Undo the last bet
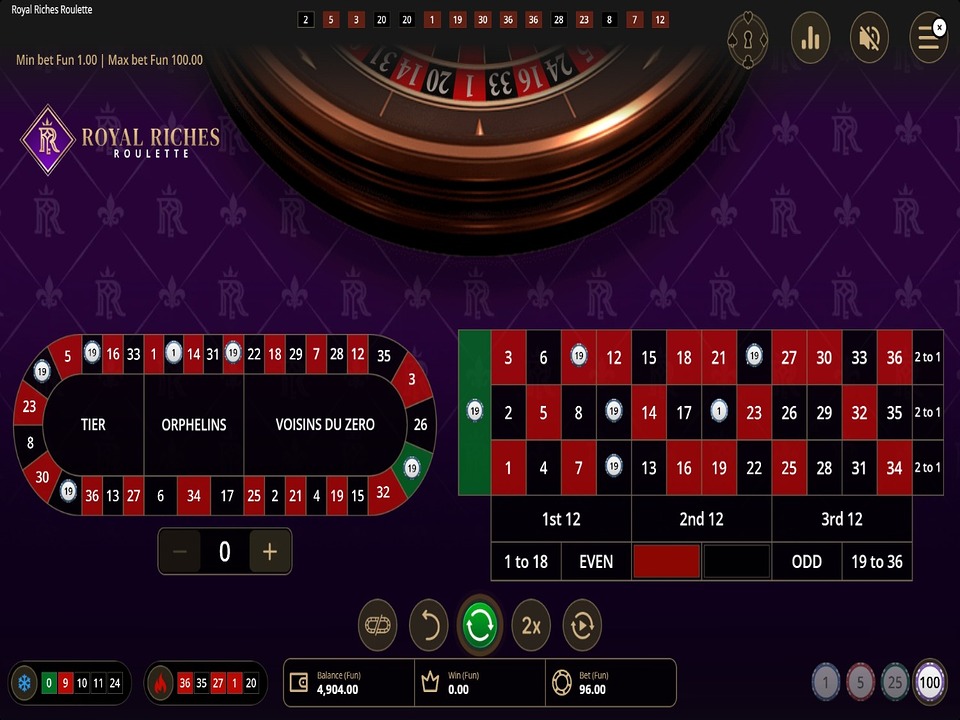 pos(428,625)
